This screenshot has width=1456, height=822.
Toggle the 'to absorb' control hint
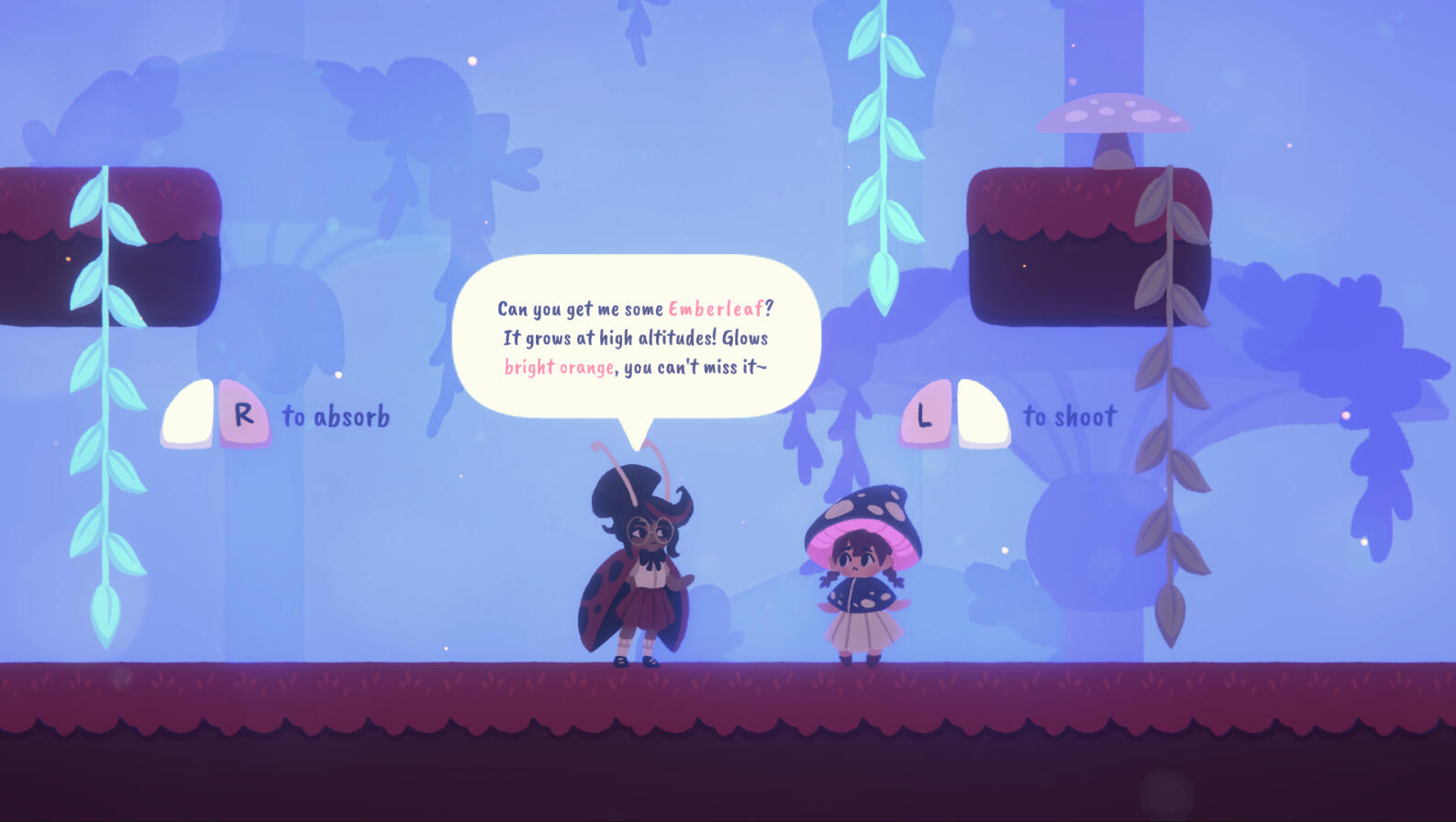(335, 415)
